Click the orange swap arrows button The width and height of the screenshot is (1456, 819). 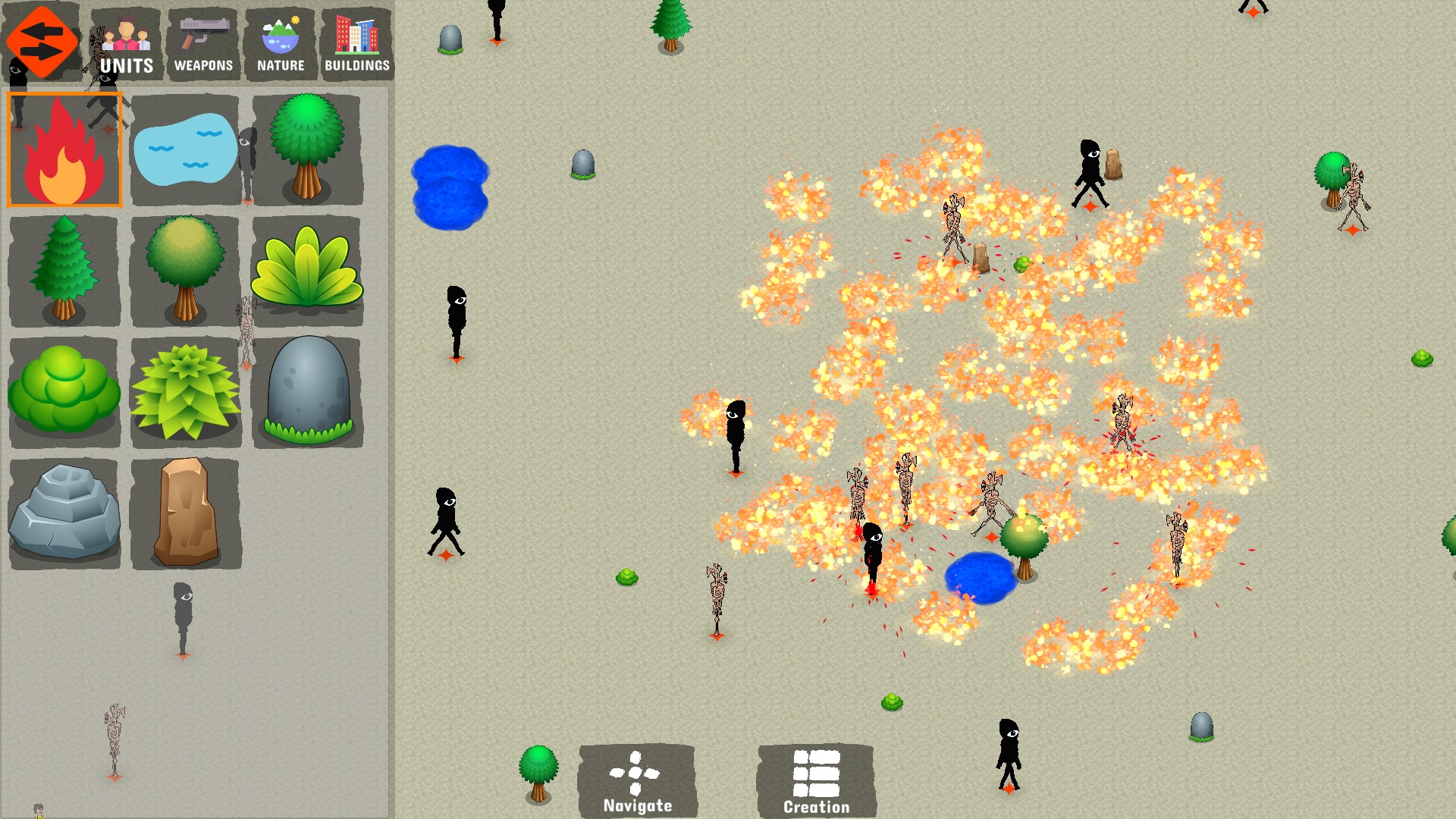[x=42, y=42]
